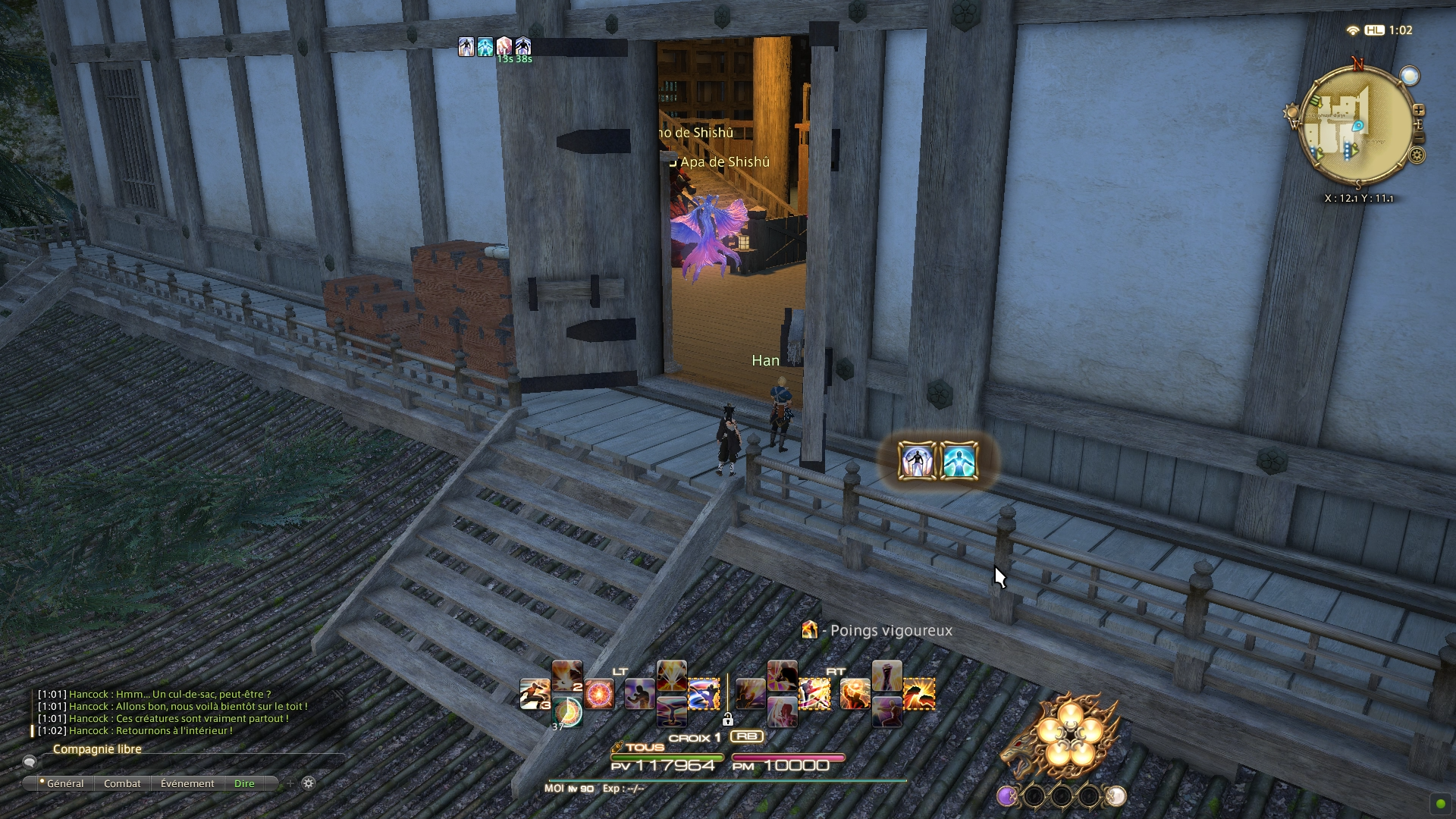Click the speech bubble chat mode button
The image size is (1456, 819).
[30, 762]
